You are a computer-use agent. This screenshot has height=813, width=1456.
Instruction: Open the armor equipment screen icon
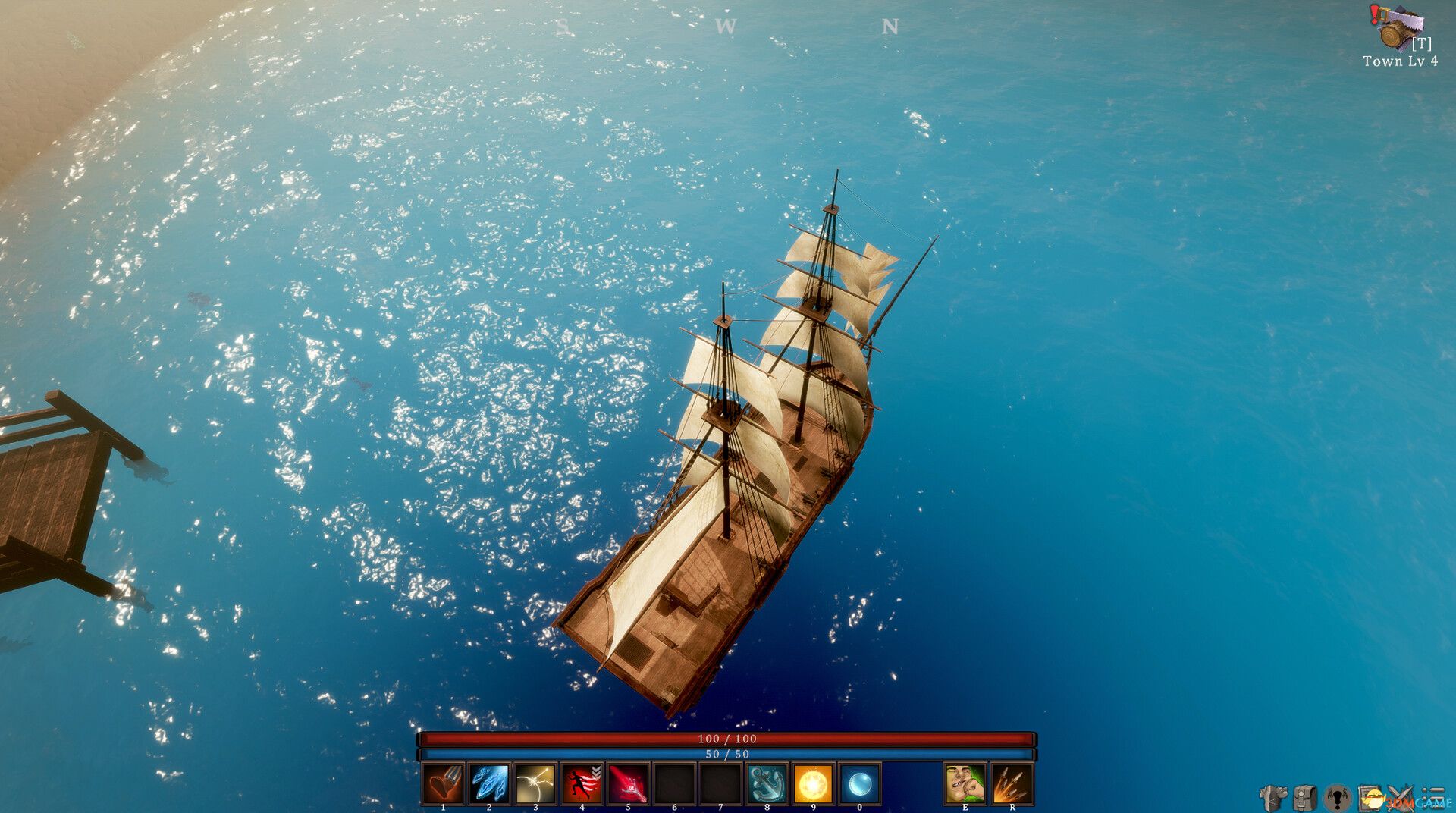(1272, 798)
